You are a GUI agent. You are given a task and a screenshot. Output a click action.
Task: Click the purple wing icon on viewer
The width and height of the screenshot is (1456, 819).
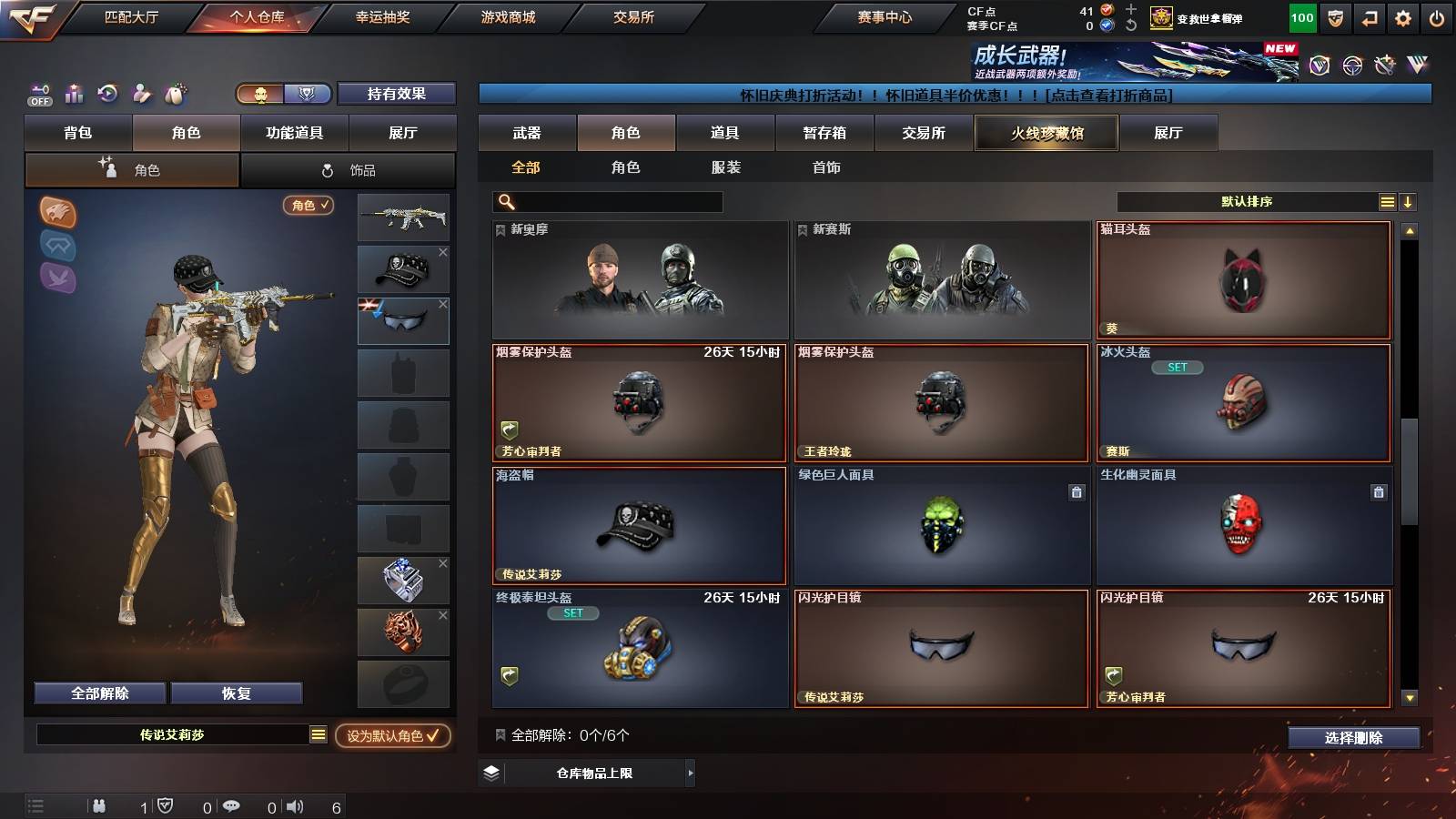pyautogui.click(x=57, y=276)
